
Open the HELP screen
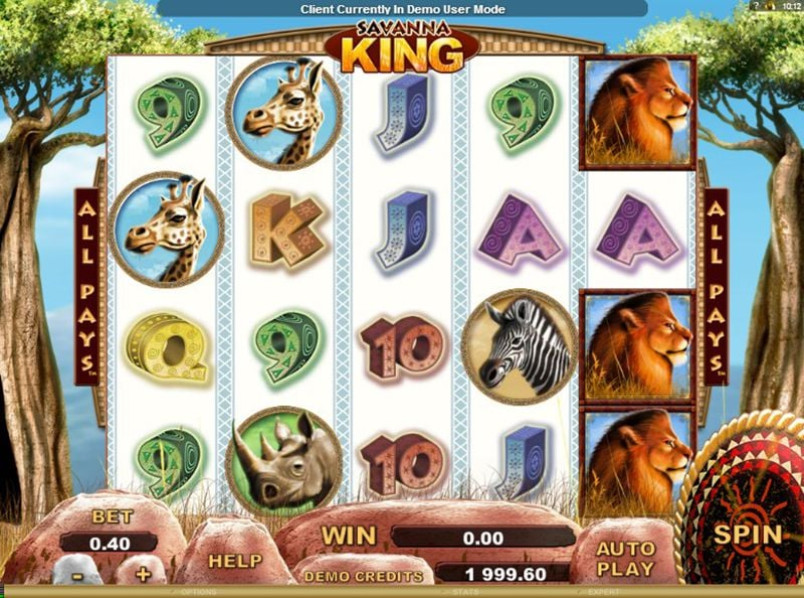pos(234,561)
